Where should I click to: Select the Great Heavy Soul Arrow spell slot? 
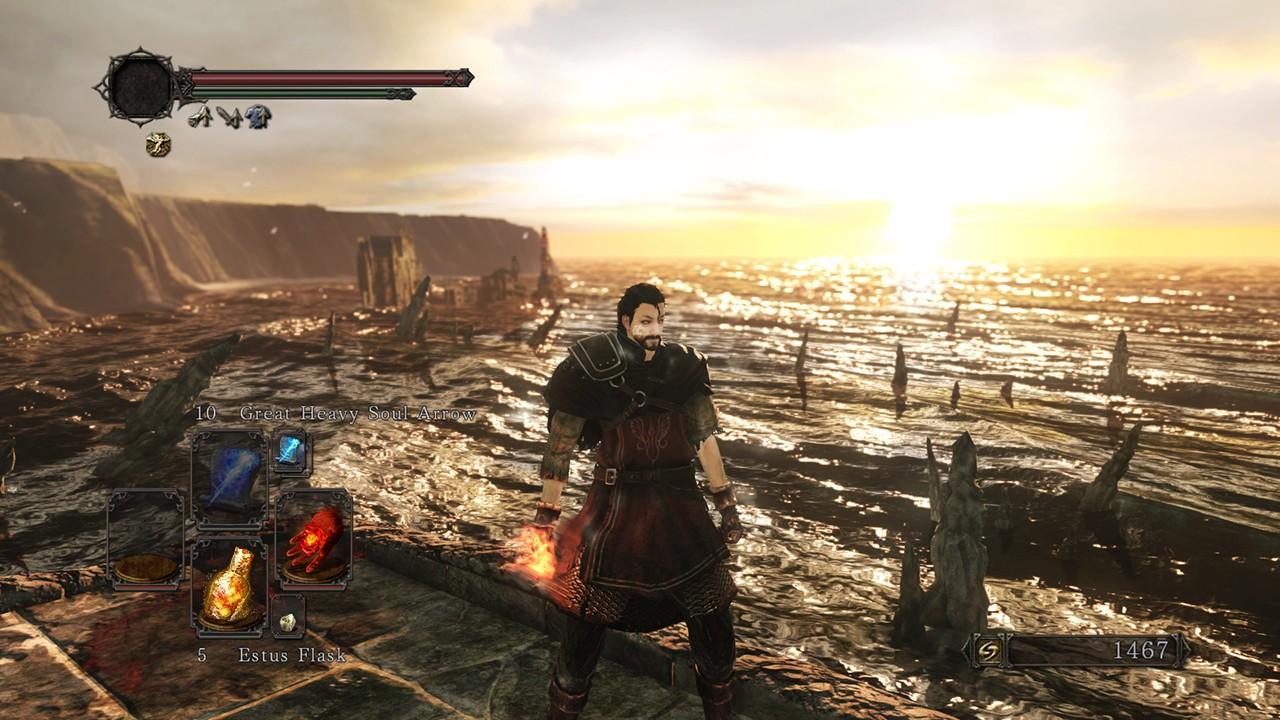[229, 478]
